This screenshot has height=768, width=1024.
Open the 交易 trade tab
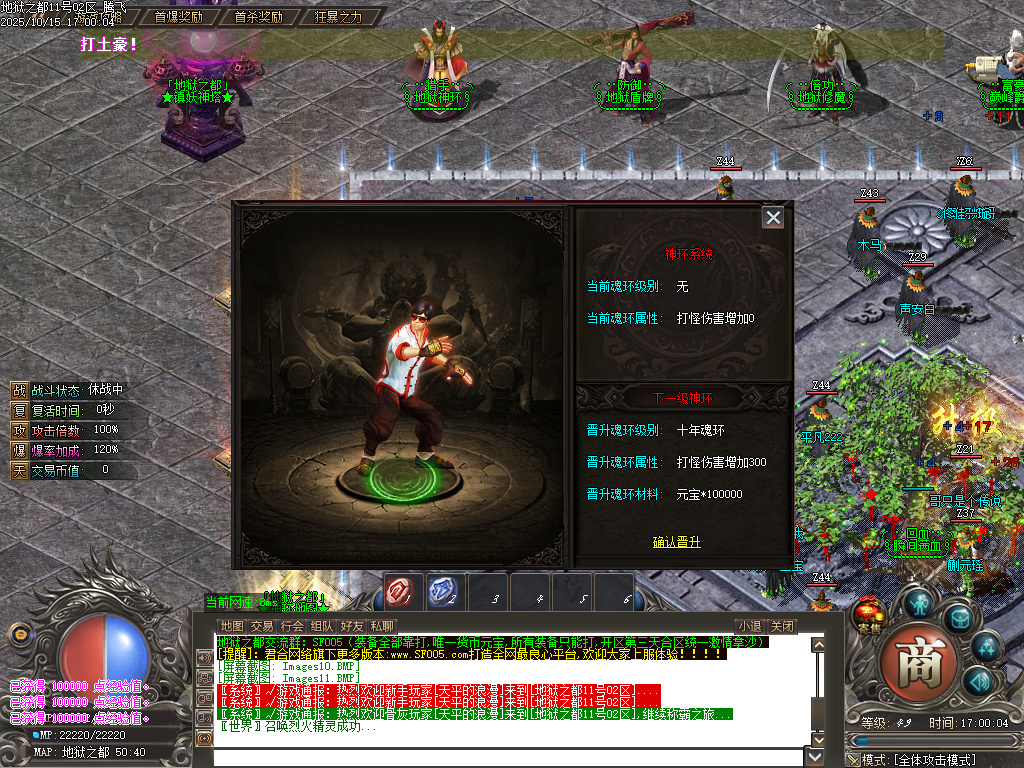point(262,626)
